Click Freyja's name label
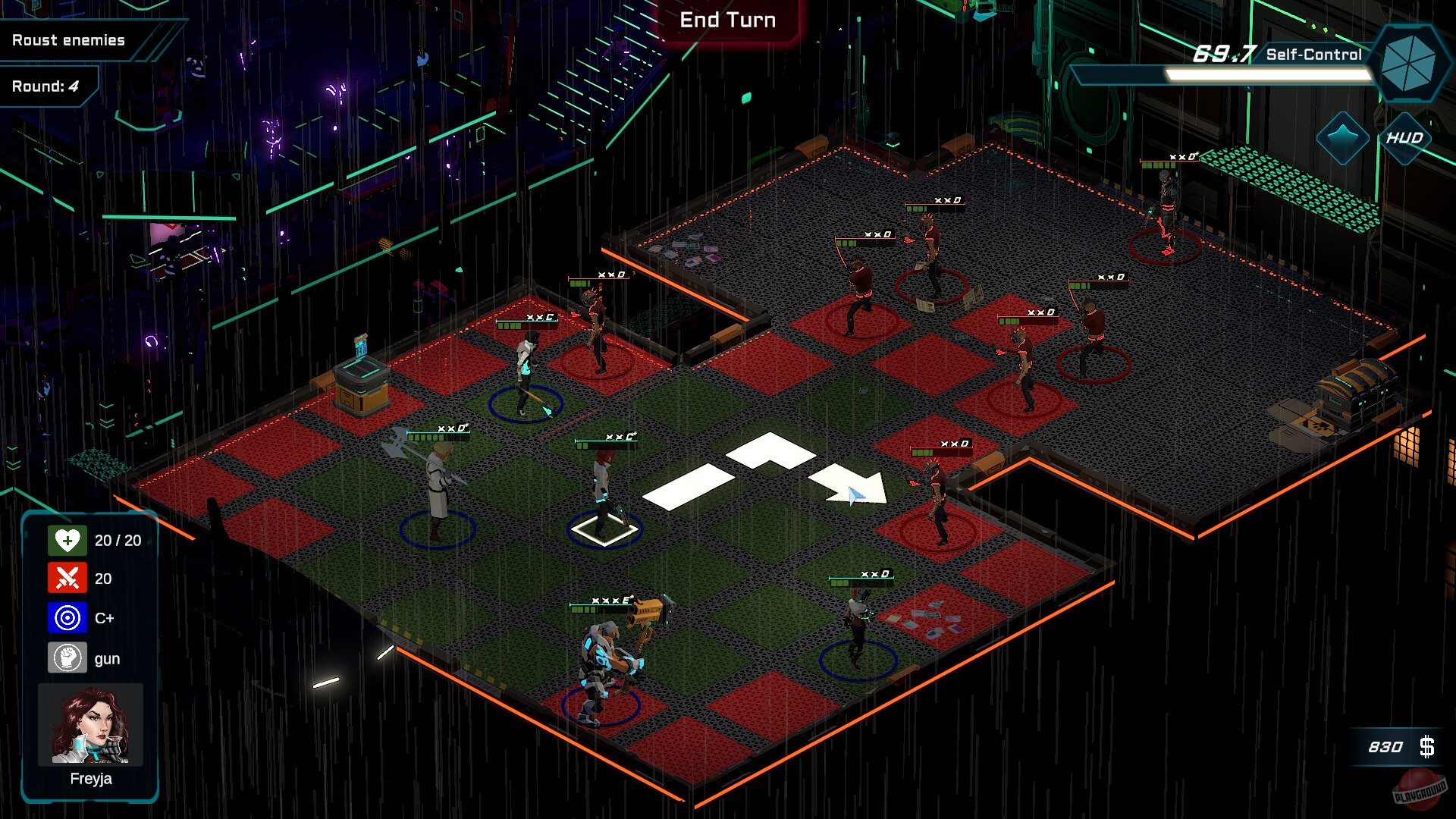 (90, 778)
